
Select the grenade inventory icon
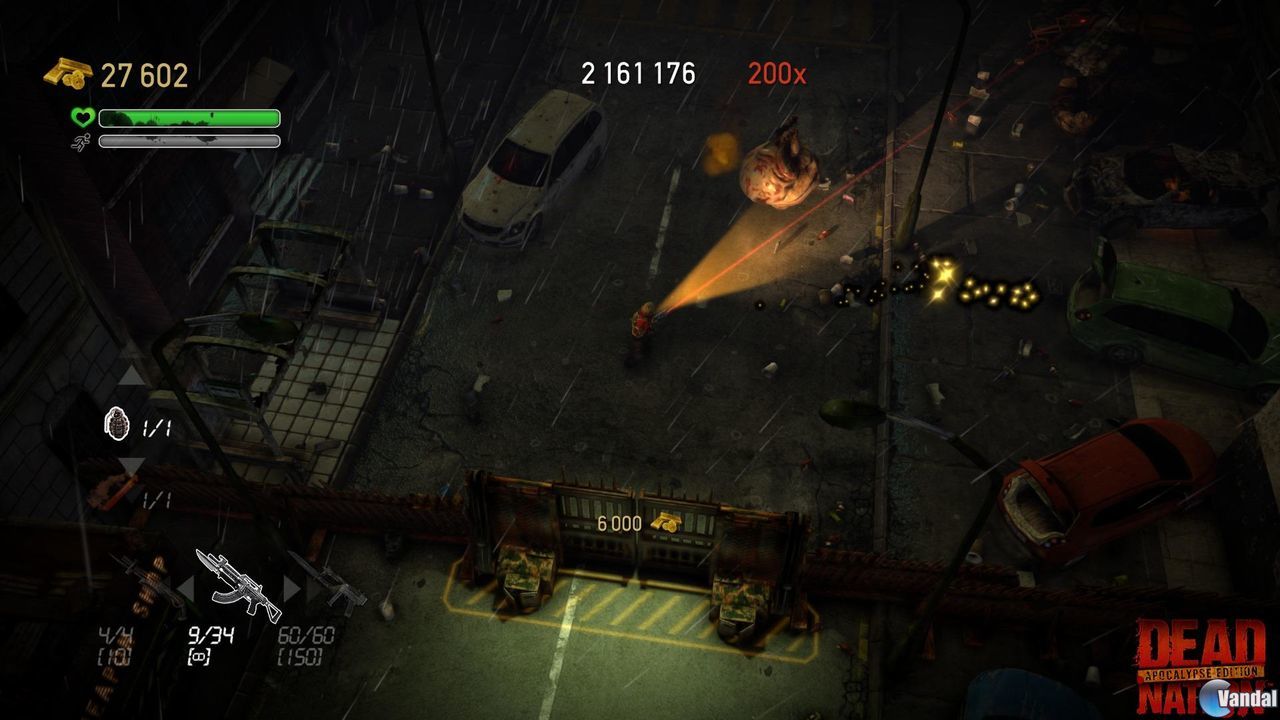pos(119,424)
